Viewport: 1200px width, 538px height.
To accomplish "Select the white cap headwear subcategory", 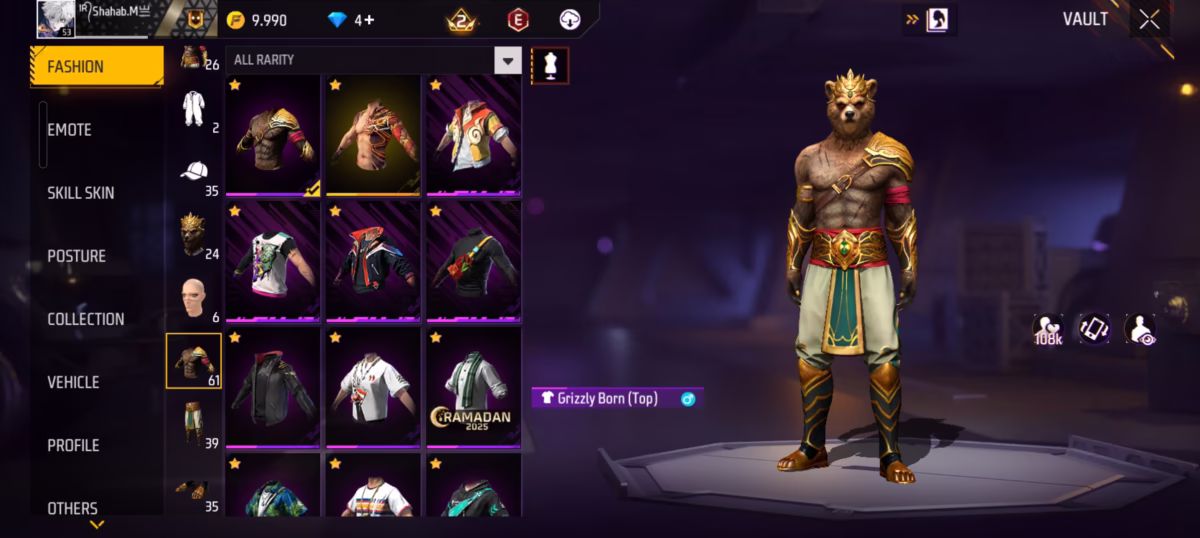I will (194, 171).
